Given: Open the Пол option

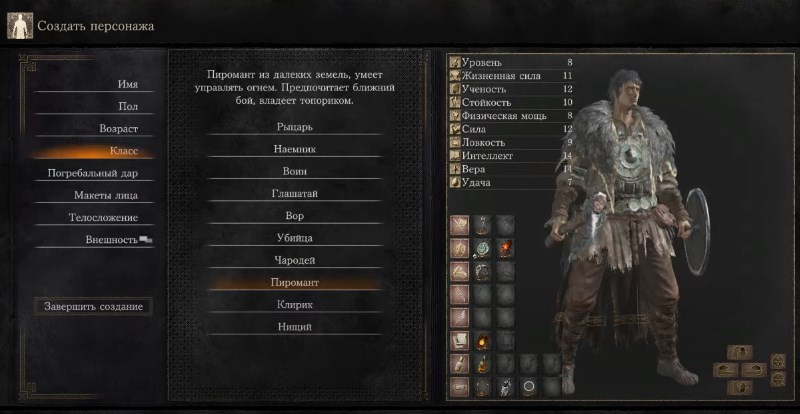Looking at the screenshot, I should click(128, 106).
